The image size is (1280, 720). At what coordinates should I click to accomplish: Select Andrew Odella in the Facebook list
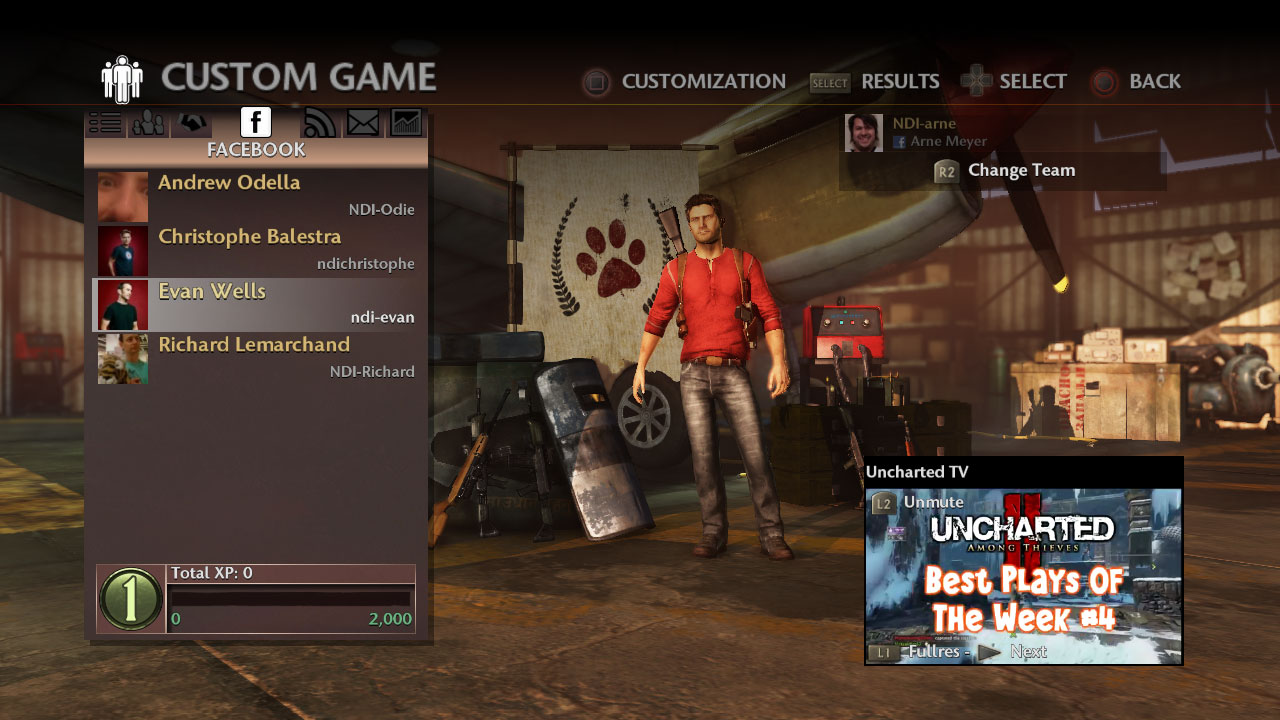[256, 196]
